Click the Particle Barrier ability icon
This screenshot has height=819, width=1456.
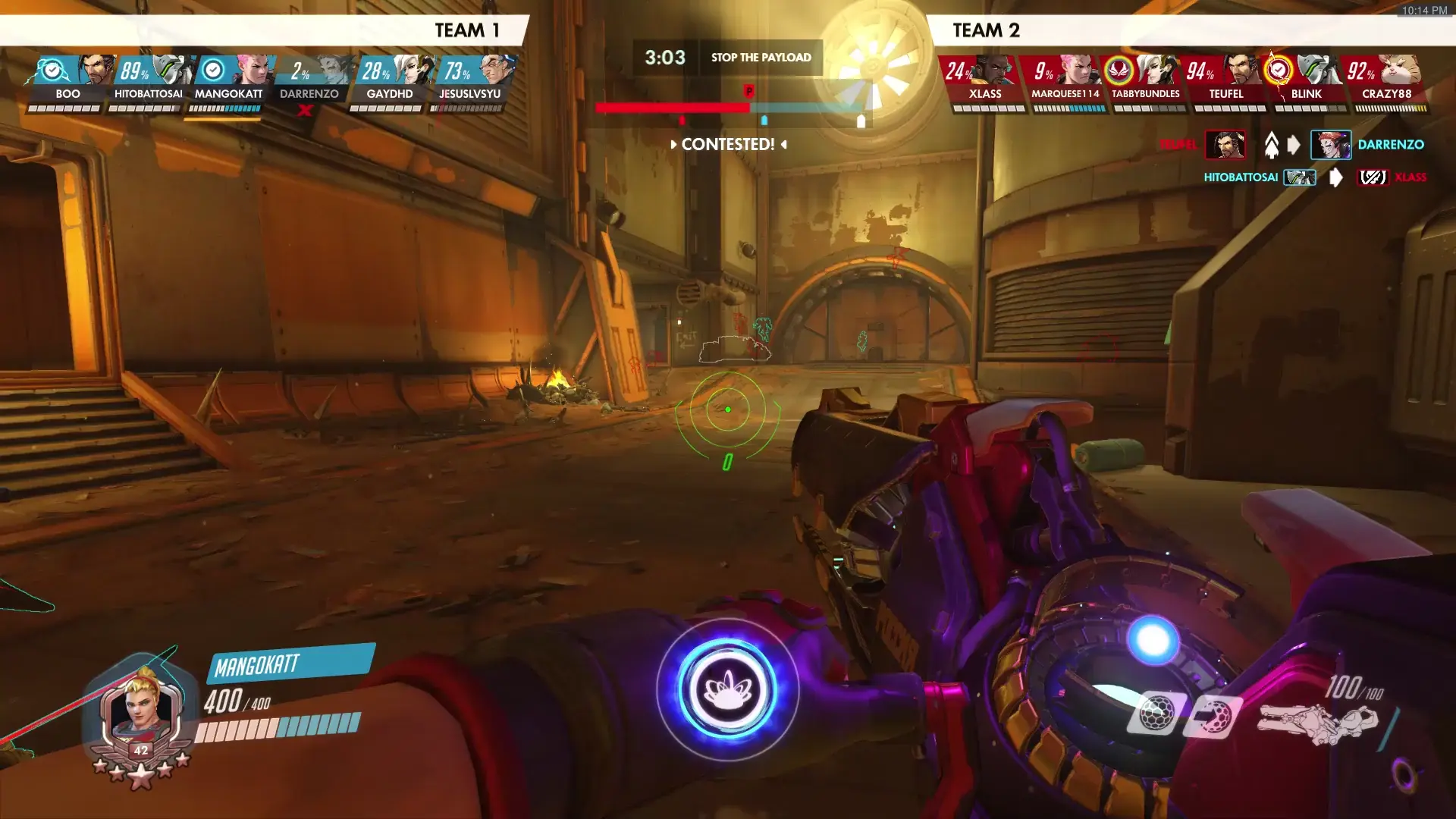pos(1156,713)
